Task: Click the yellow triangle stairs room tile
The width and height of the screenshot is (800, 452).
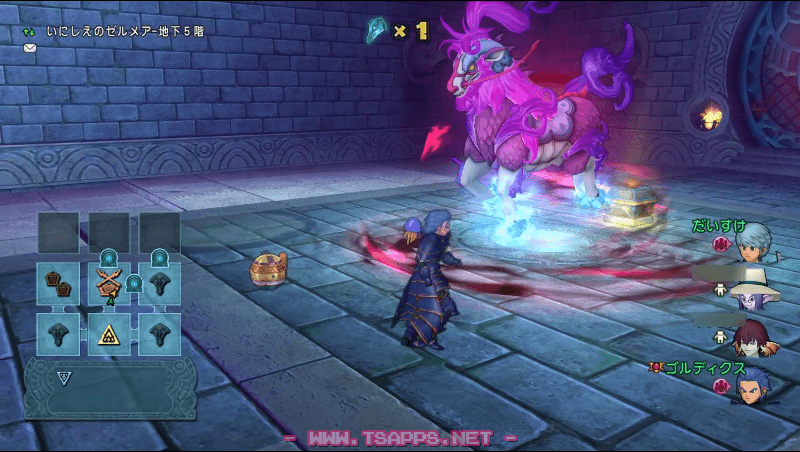Action: pos(109,335)
